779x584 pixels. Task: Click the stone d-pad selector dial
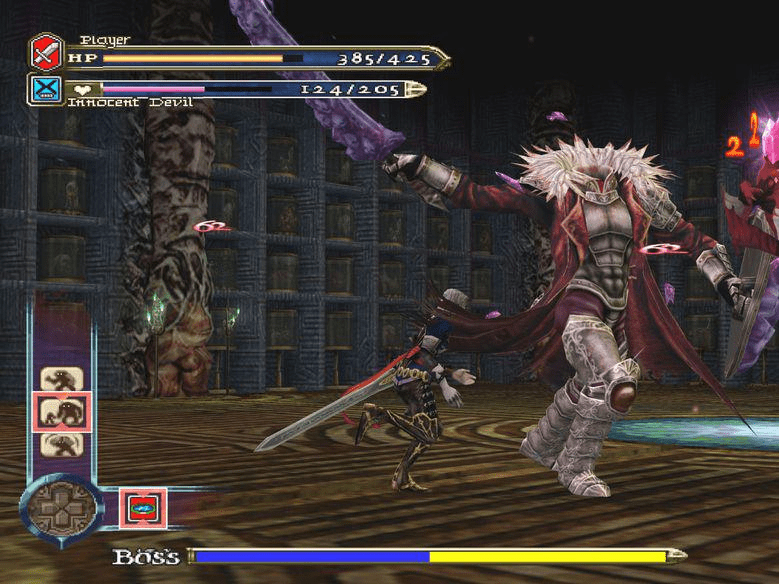(61, 505)
